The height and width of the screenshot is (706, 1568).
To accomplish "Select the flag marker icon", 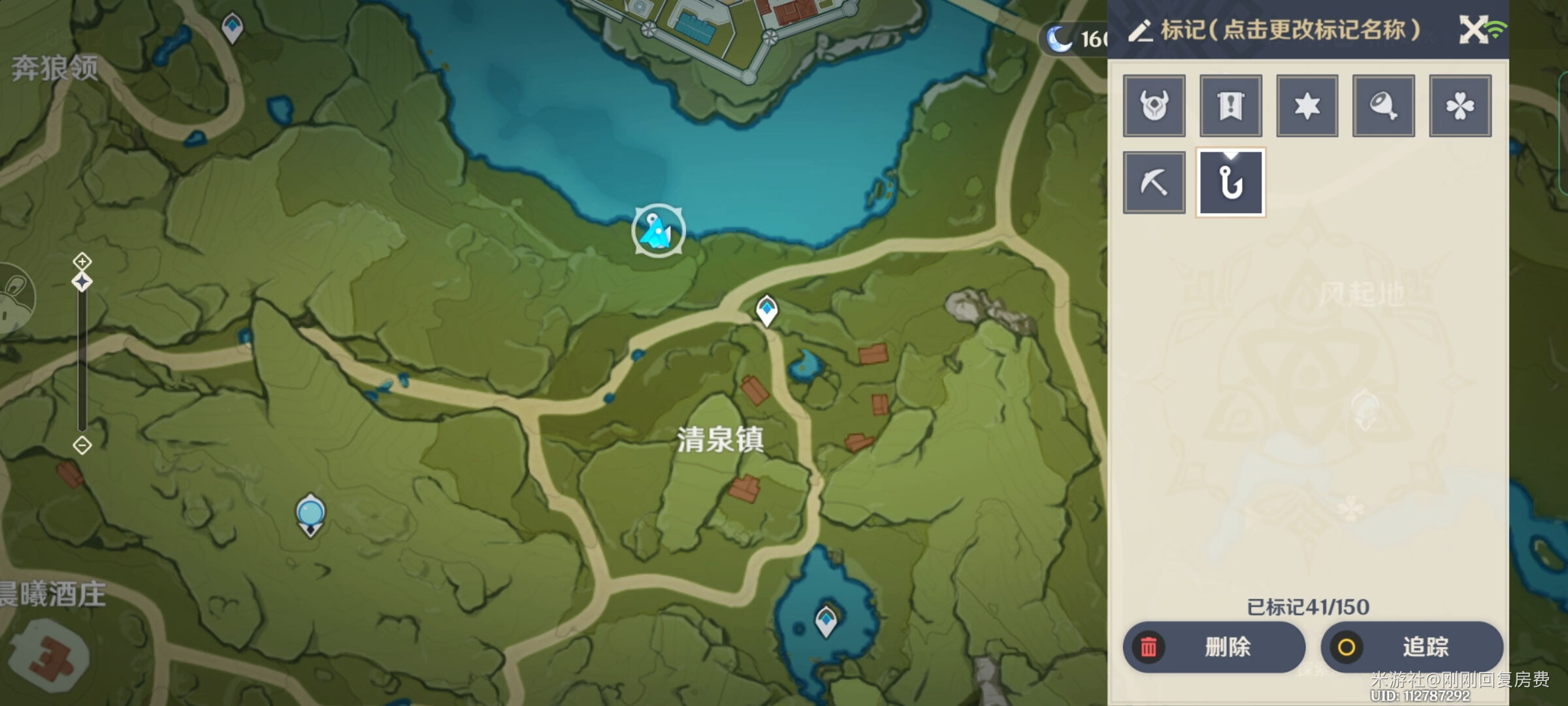I will (1230, 106).
